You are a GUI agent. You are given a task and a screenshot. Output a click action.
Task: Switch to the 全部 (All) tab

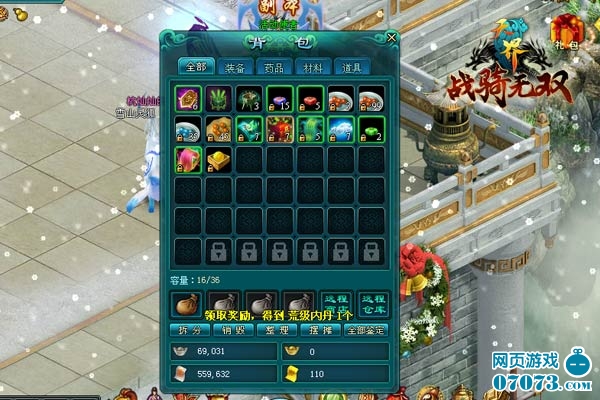coord(195,68)
